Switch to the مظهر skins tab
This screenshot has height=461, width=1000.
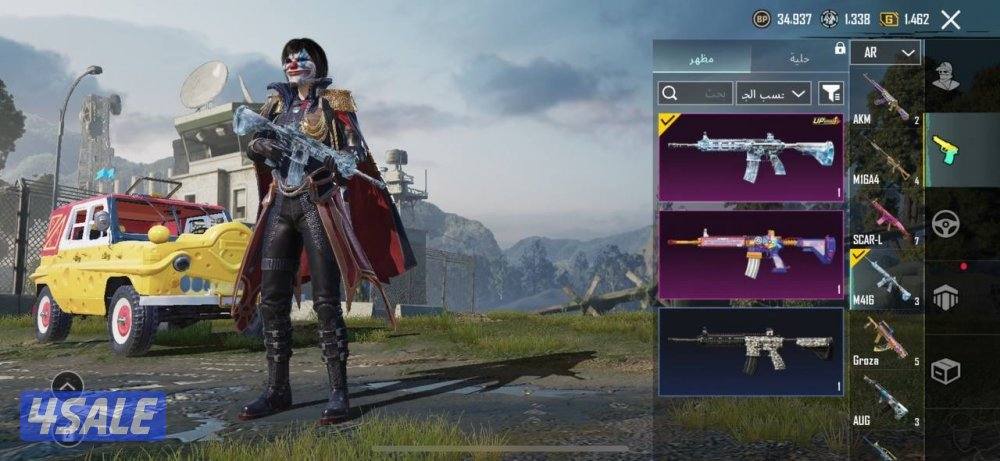[x=701, y=60]
